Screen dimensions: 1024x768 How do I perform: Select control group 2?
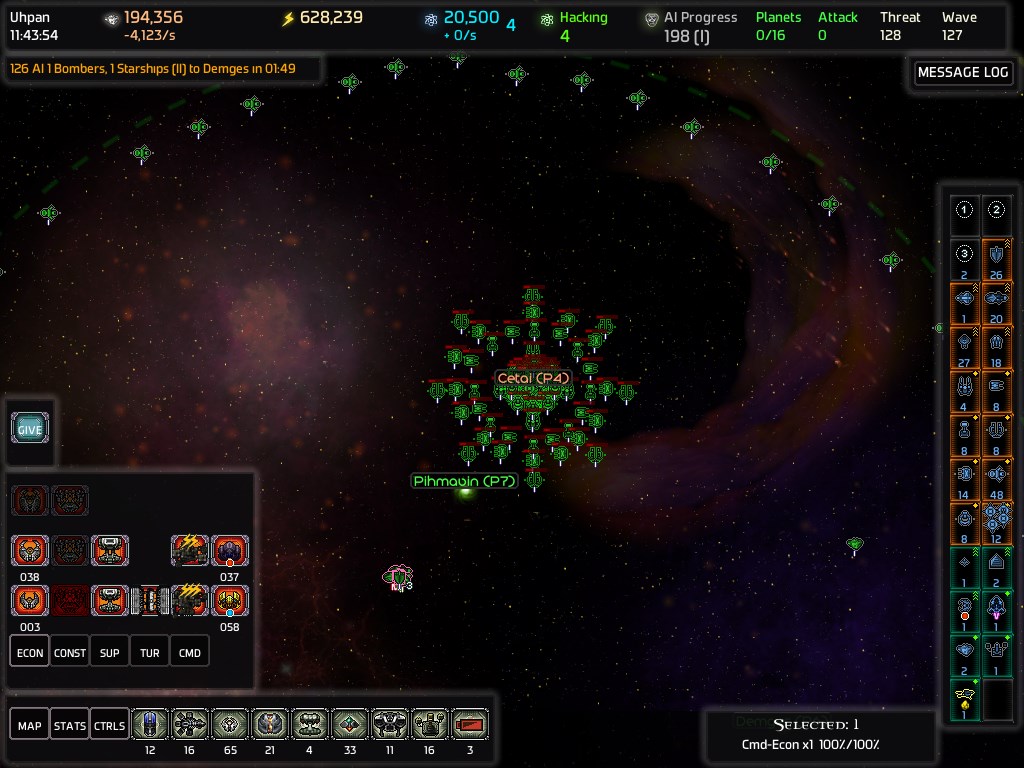pos(997,211)
